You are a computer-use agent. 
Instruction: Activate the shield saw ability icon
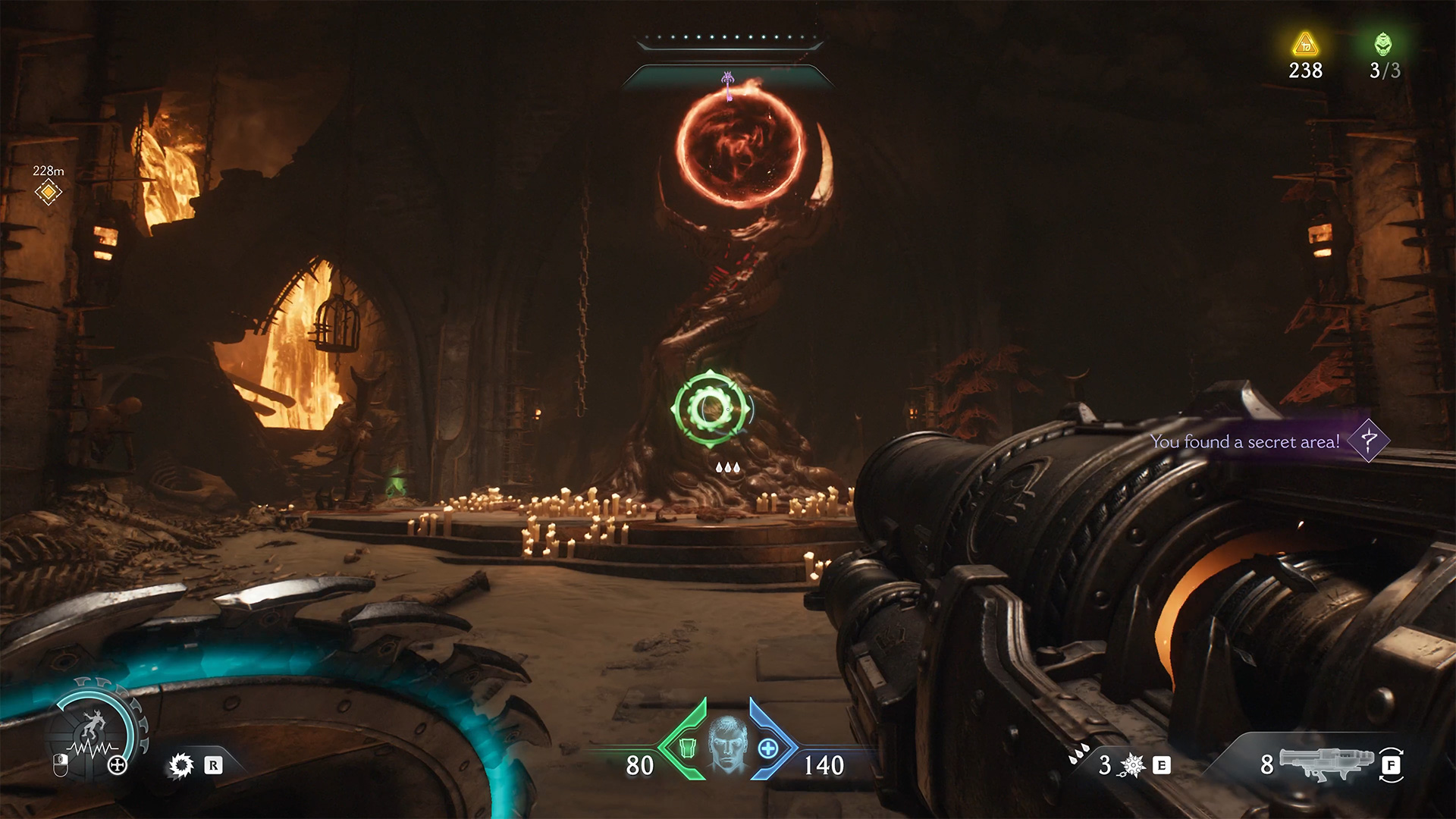180,765
